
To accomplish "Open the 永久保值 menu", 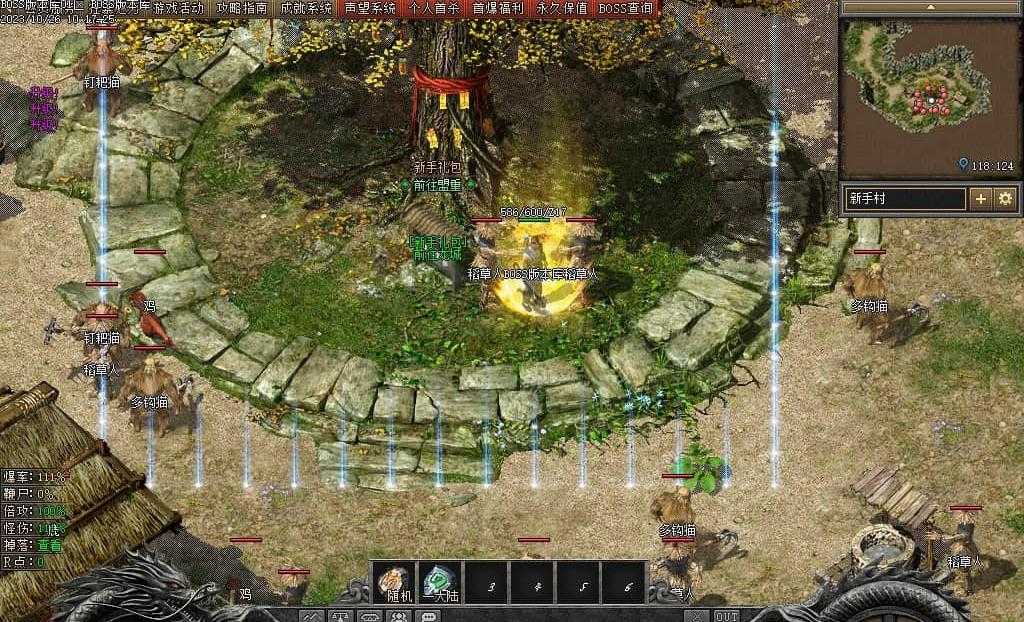I will (x=562, y=8).
